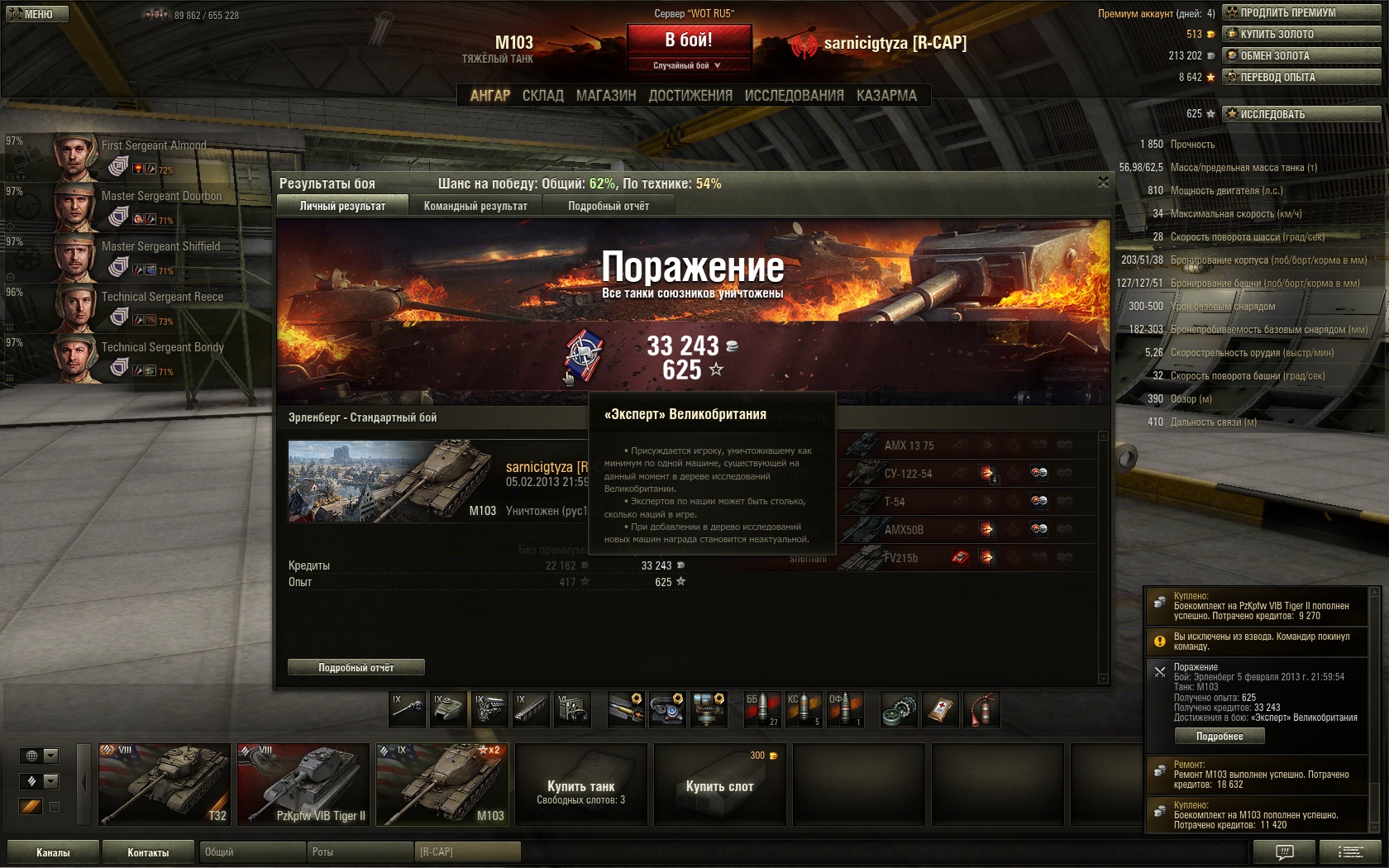Open ОБМЕН ЗОЛОТА exchange

coord(1301,55)
